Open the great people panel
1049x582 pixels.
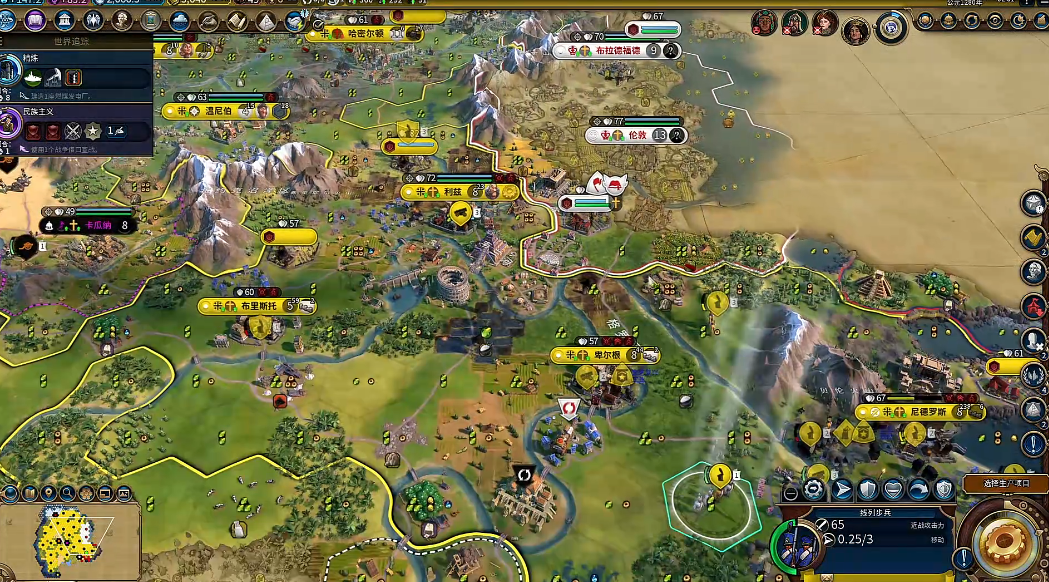[x=123, y=21]
